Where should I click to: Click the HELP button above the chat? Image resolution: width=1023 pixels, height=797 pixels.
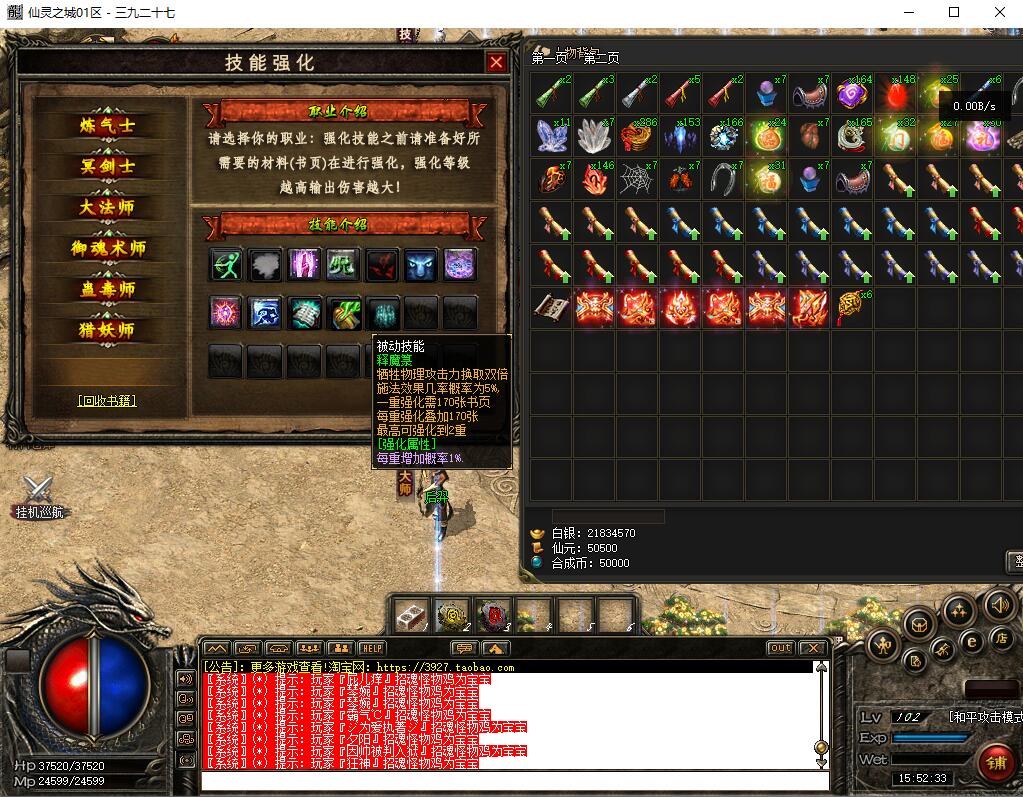coord(371,648)
